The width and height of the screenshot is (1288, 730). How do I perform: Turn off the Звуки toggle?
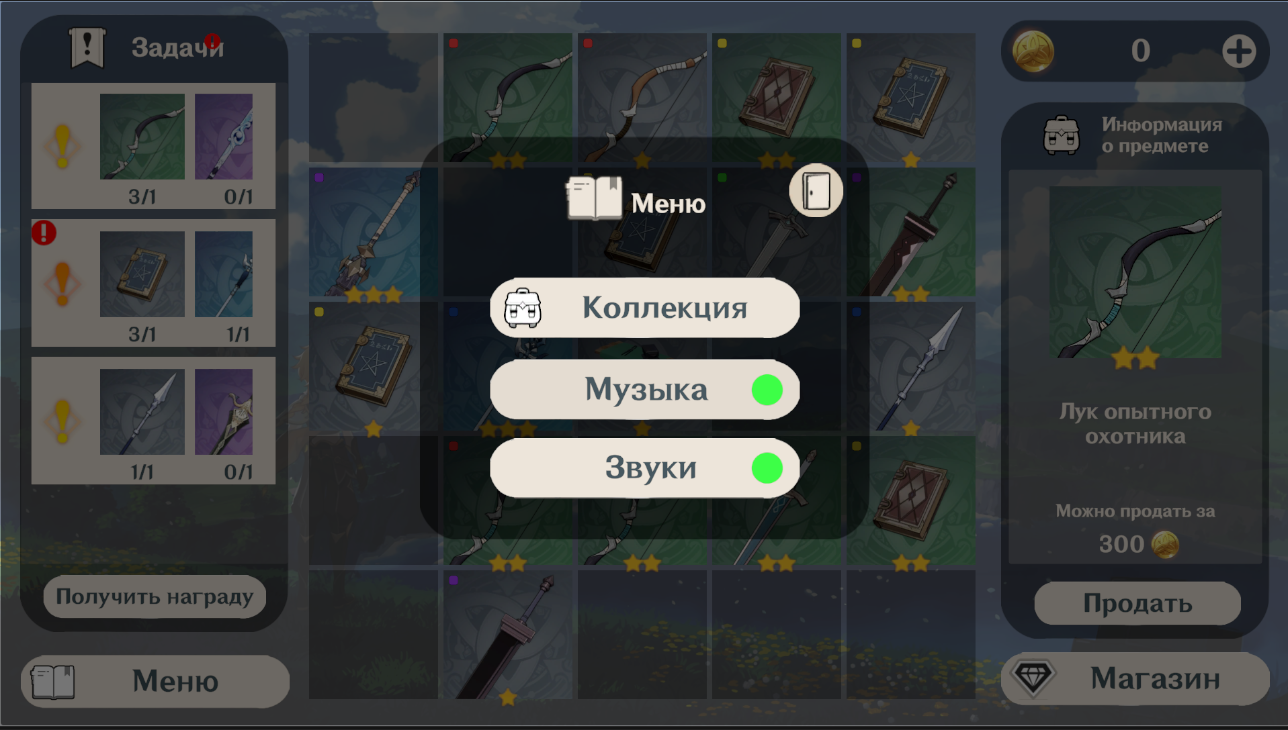(768, 467)
